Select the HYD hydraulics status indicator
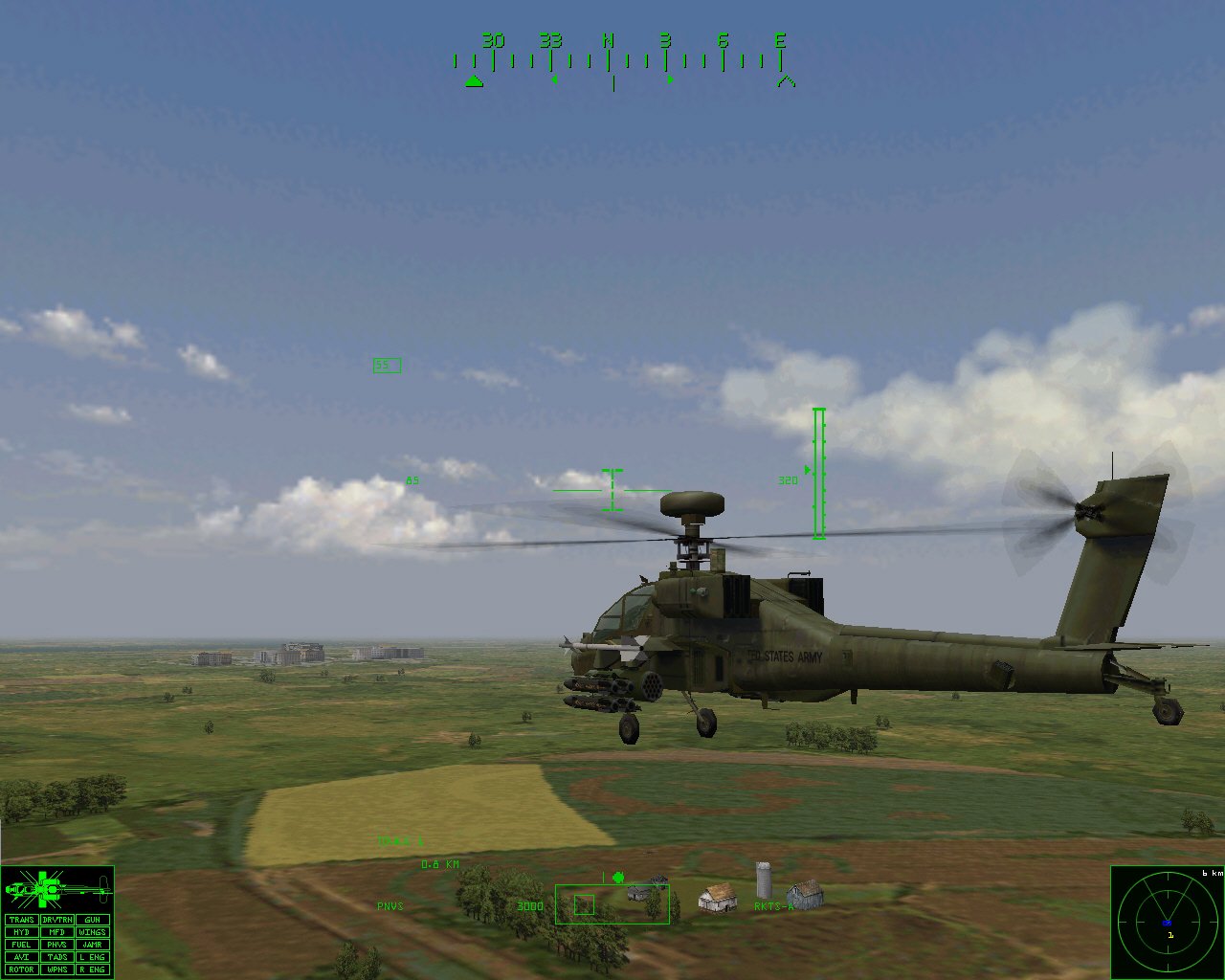 pos(21,932)
